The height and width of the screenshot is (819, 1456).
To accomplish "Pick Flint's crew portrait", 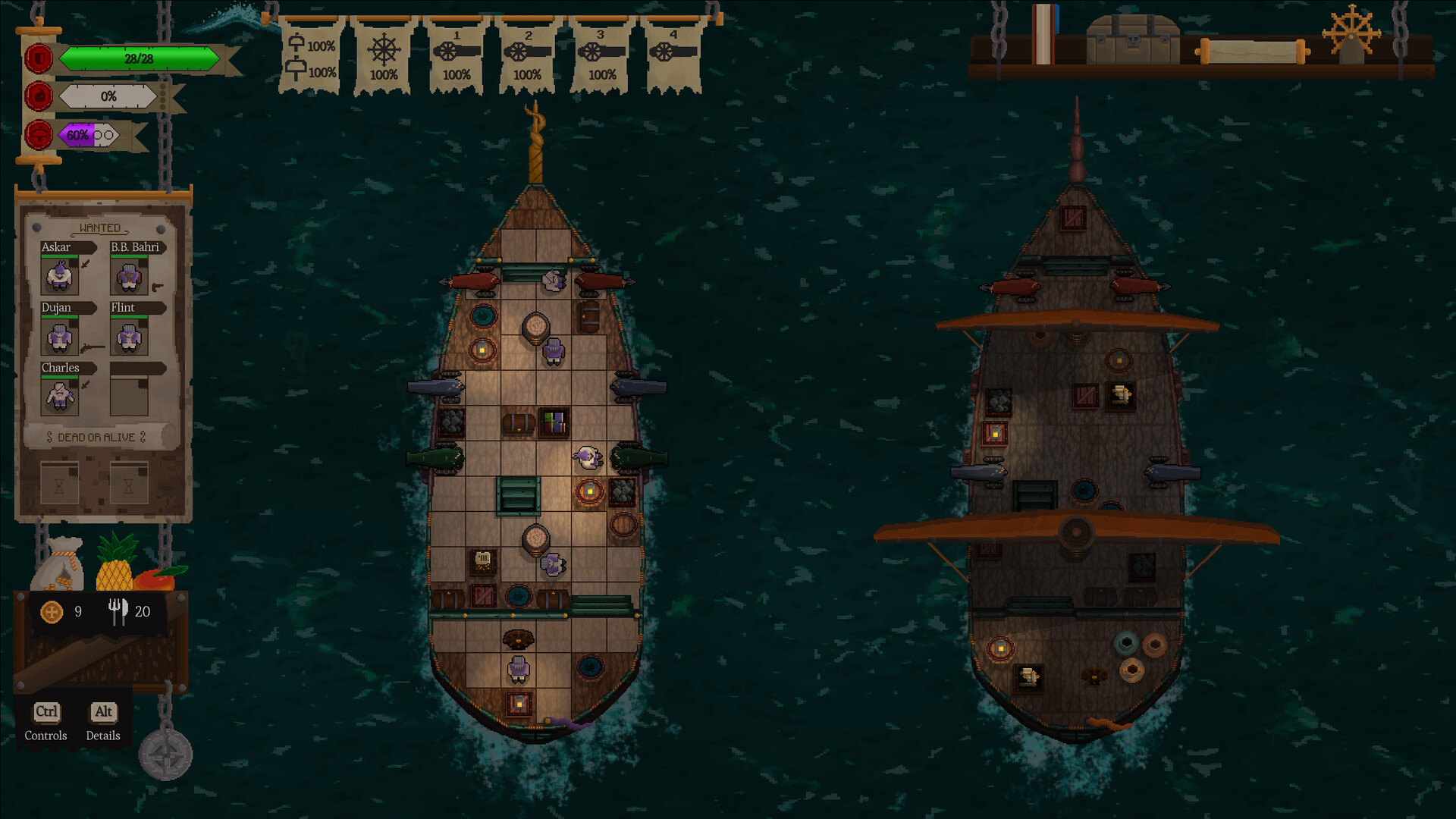I will 129,337.
